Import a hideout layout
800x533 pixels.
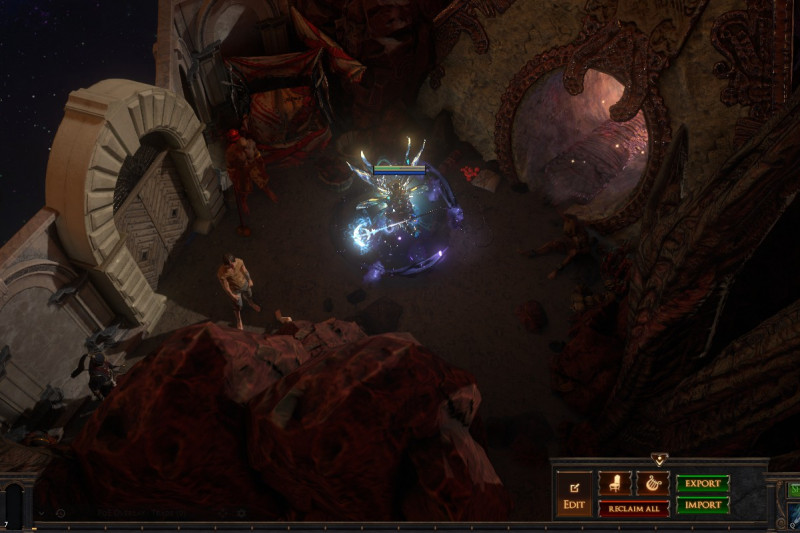tap(702, 506)
